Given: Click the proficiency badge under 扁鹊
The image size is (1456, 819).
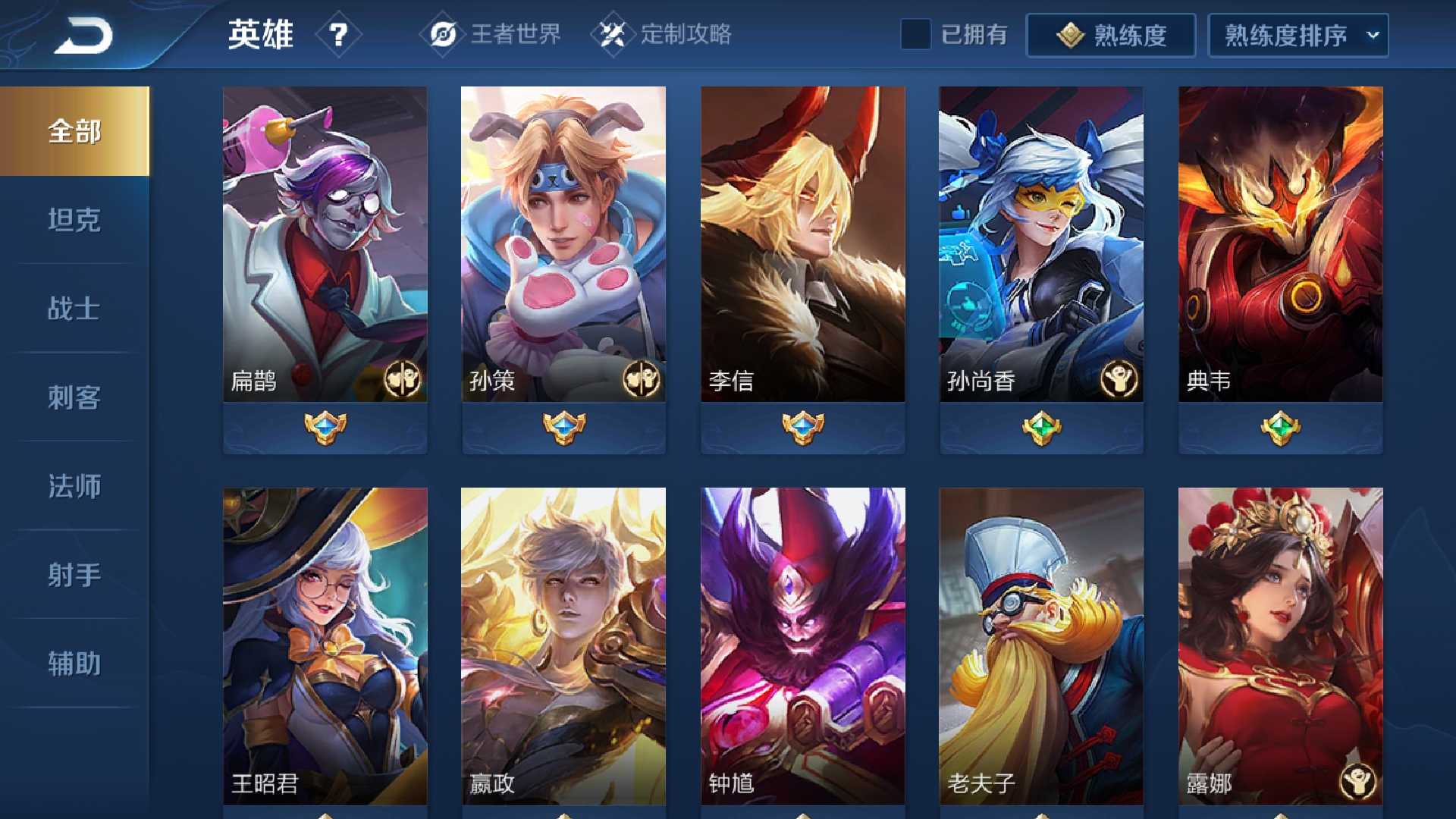Looking at the screenshot, I should tap(325, 427).
